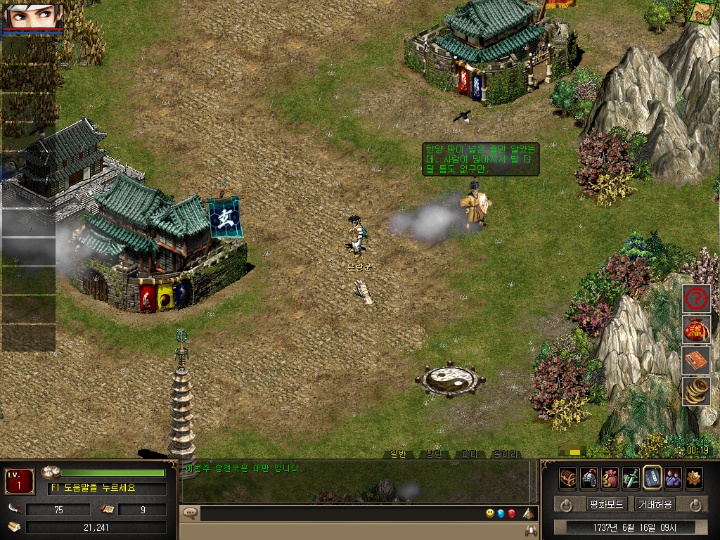The height and width of the screenshot is (540, 720).
Task: Toggle the 평화모드 peace mode button
Action: 606,505
